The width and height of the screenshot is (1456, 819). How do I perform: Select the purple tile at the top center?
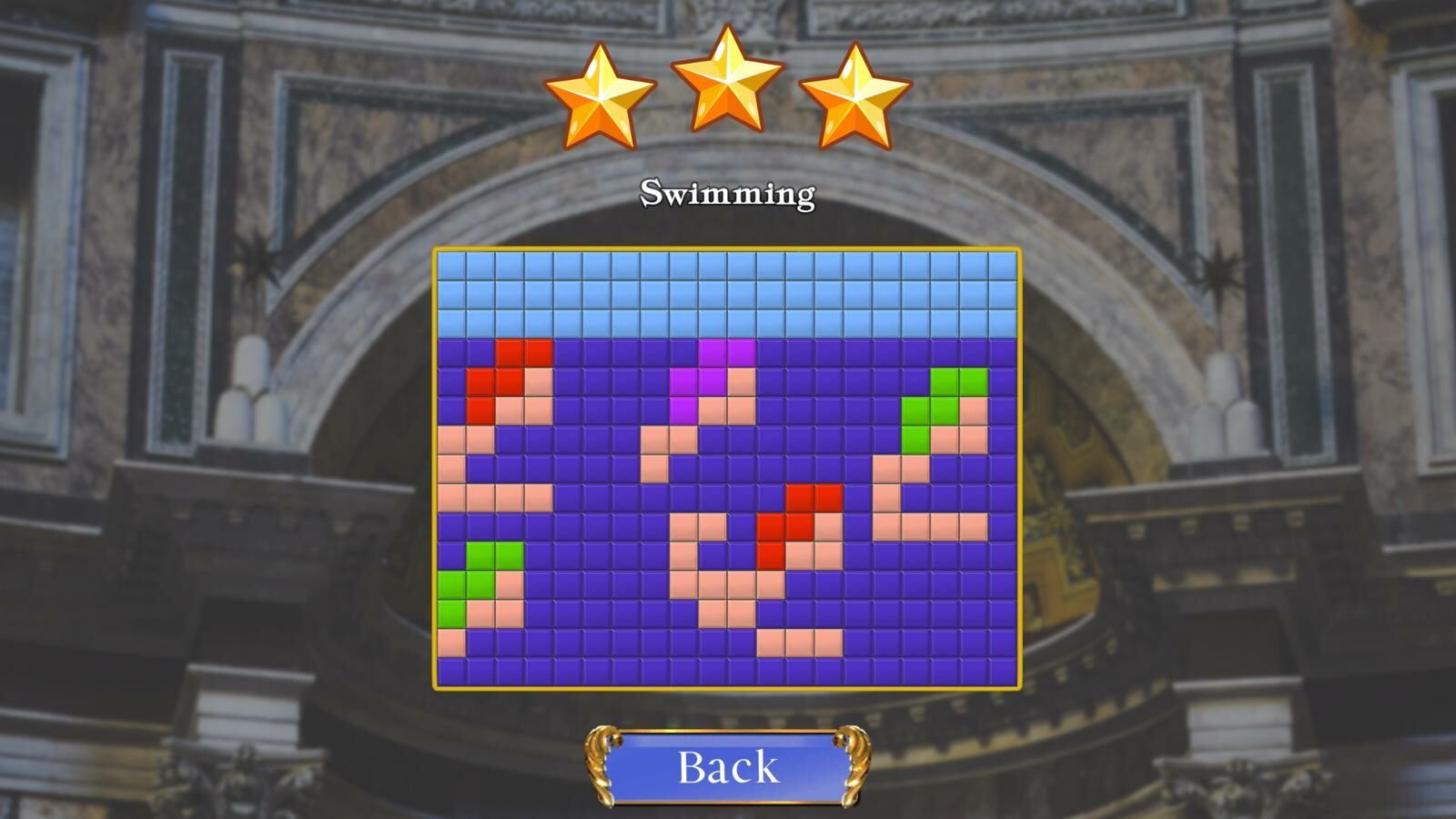click(714, 353)
